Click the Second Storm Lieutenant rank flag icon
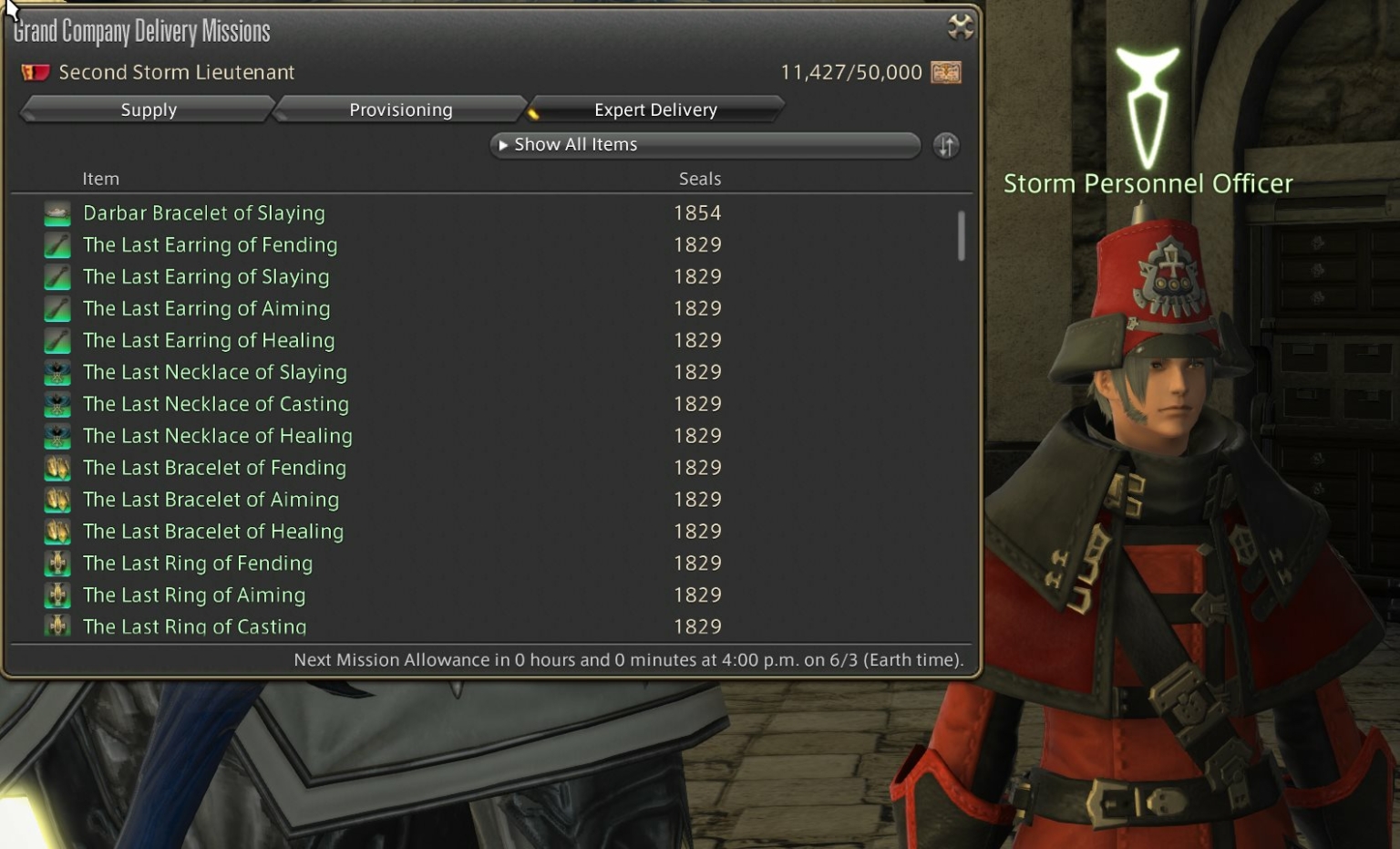The width and height of the screenshot is (1400, 849). 35,71
